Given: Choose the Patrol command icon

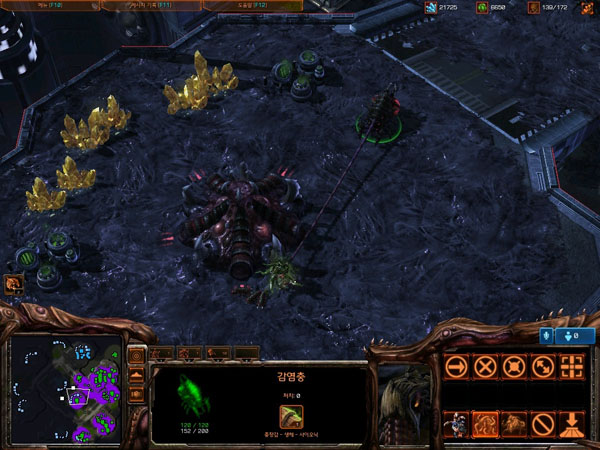Looking at the screenshot, I should (543, 366).
